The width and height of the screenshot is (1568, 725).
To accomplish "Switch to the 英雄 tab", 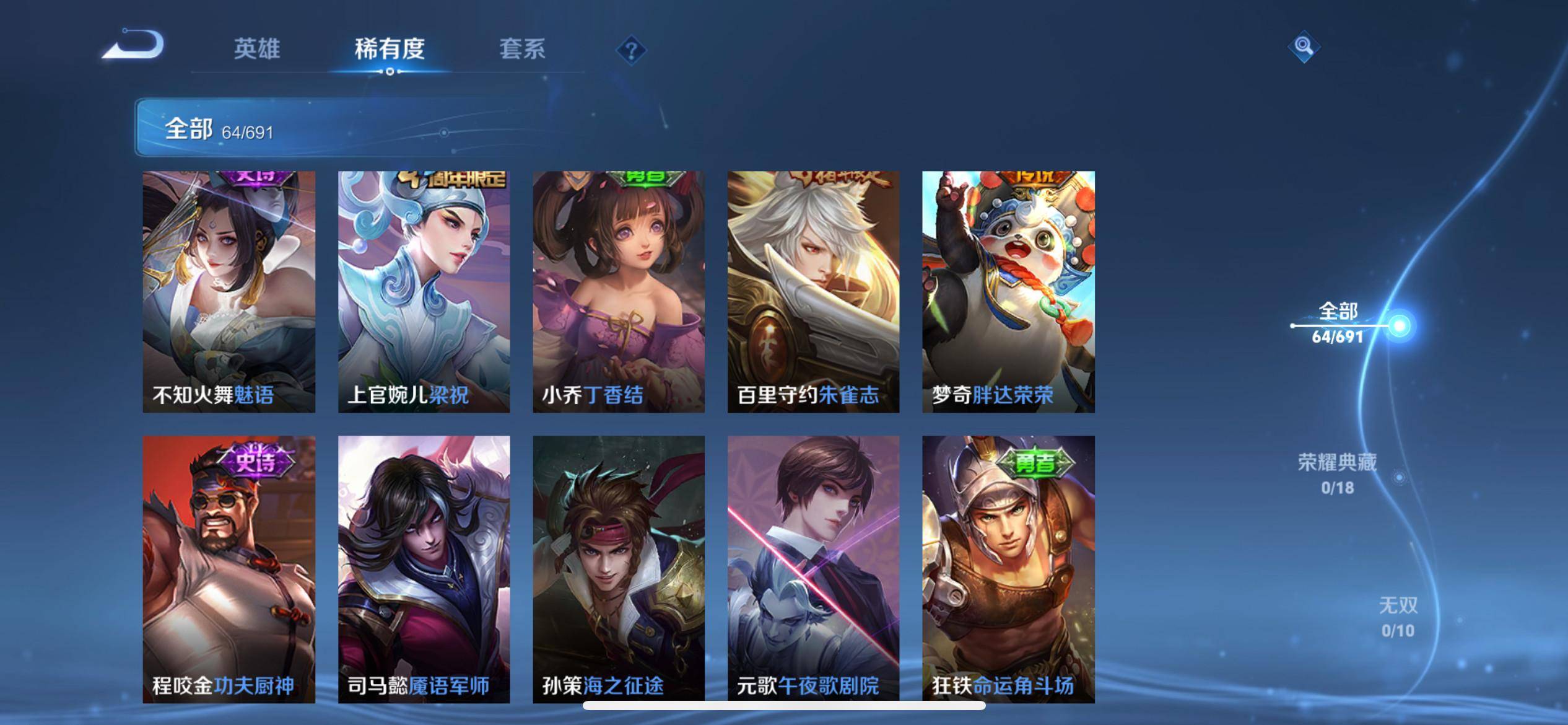I will (257, 49).
